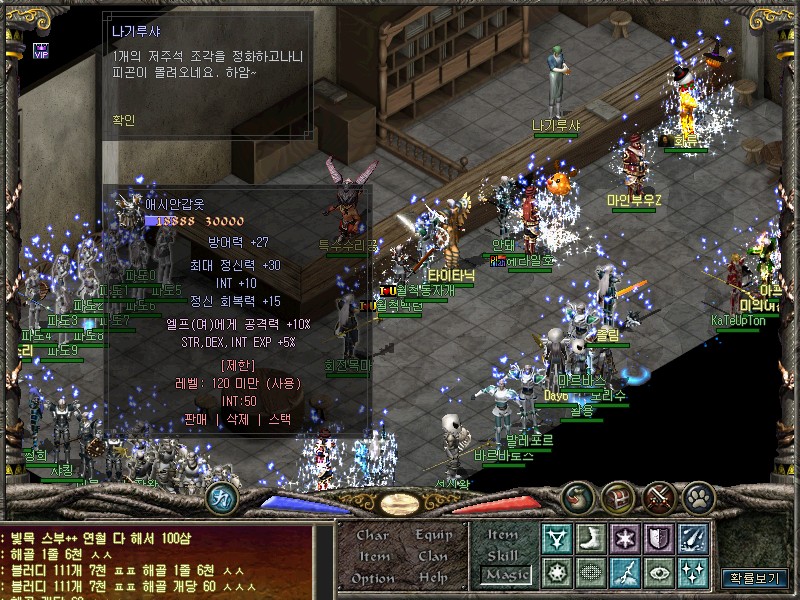800x600 pixels.
Task: Switch to the Skill tab
Action: (x=503, y=554)
